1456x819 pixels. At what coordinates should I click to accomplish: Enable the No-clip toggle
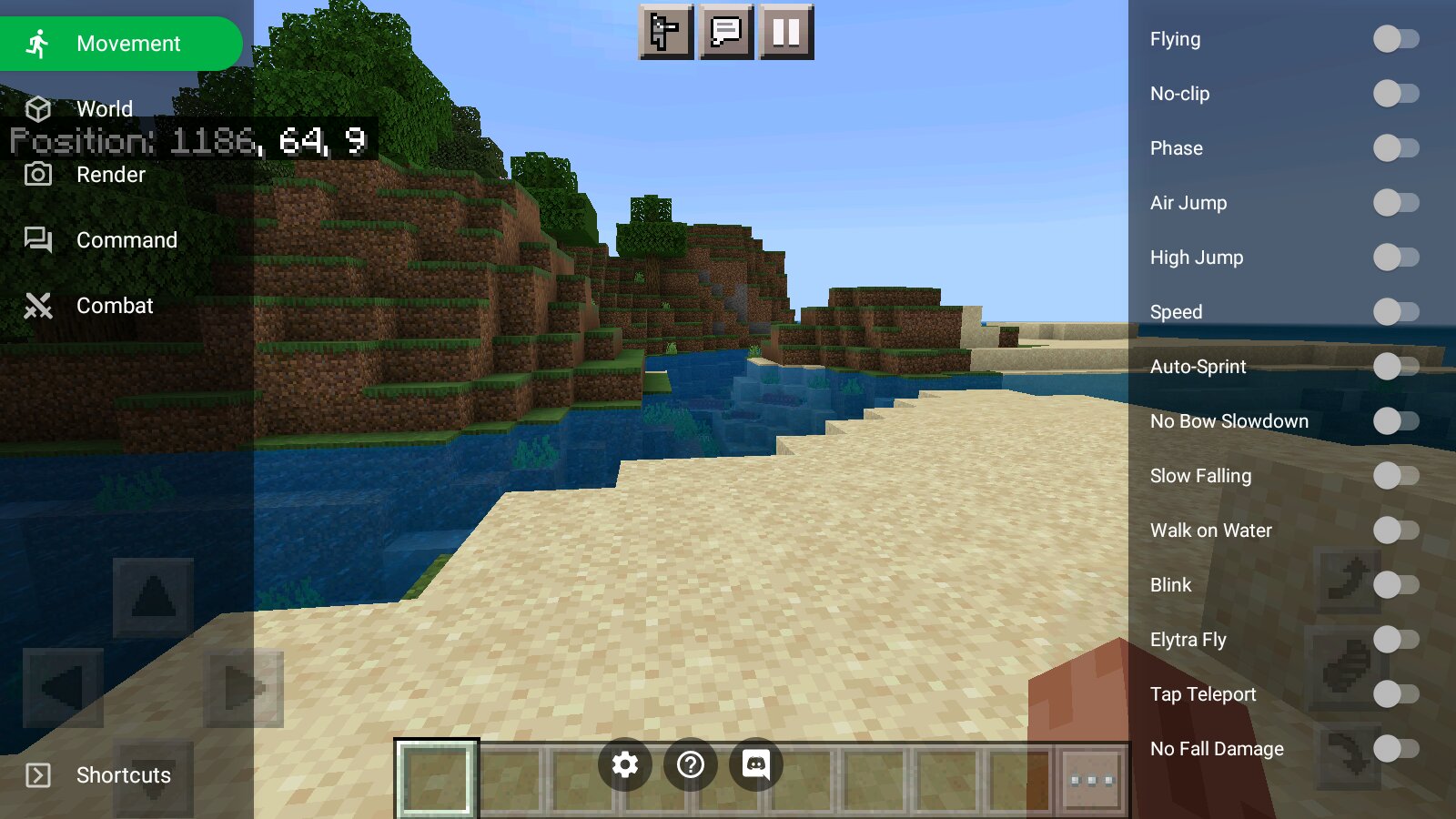1395,94
